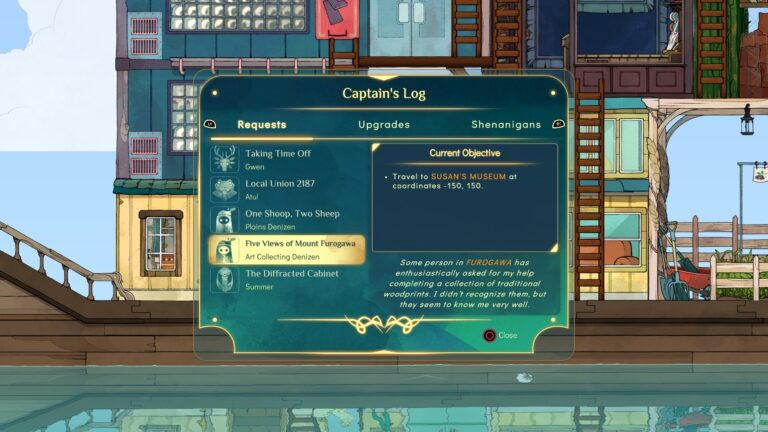Pick Five Views of Mount Furogawa request
This screenshot has width=768, height=432.
tap(286, 249)
